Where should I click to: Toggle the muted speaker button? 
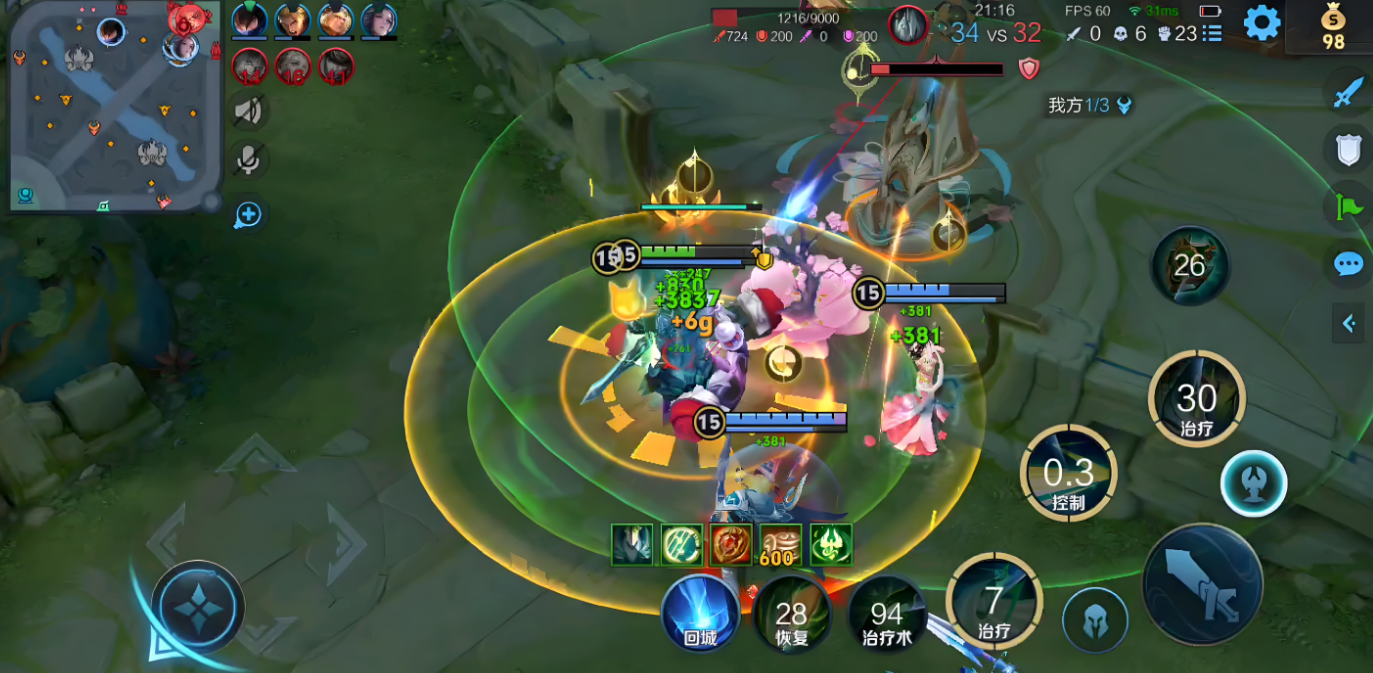pos(248,111)
